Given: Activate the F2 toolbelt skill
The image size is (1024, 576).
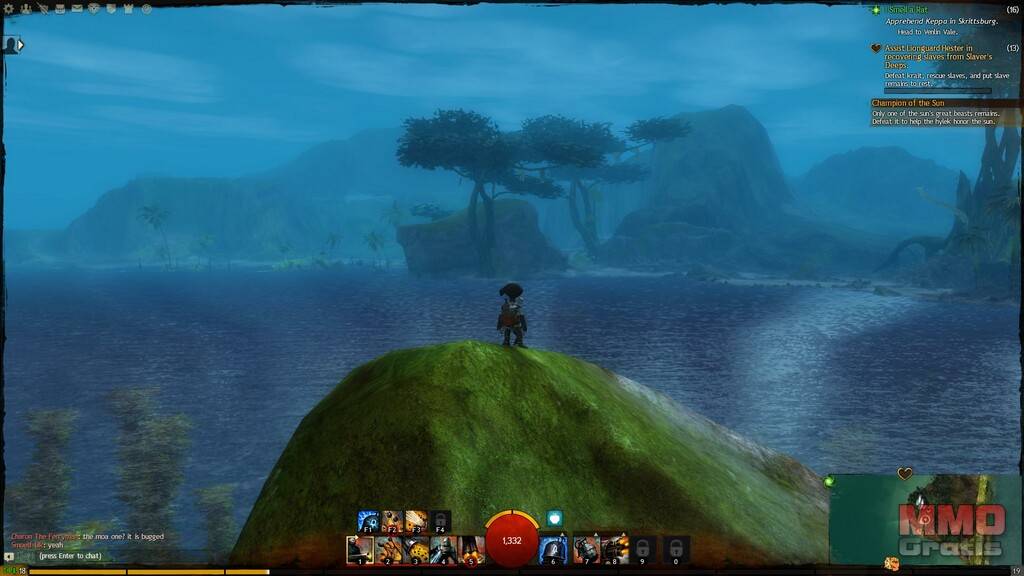Looking at the screenshot, I should click(392, 522).
